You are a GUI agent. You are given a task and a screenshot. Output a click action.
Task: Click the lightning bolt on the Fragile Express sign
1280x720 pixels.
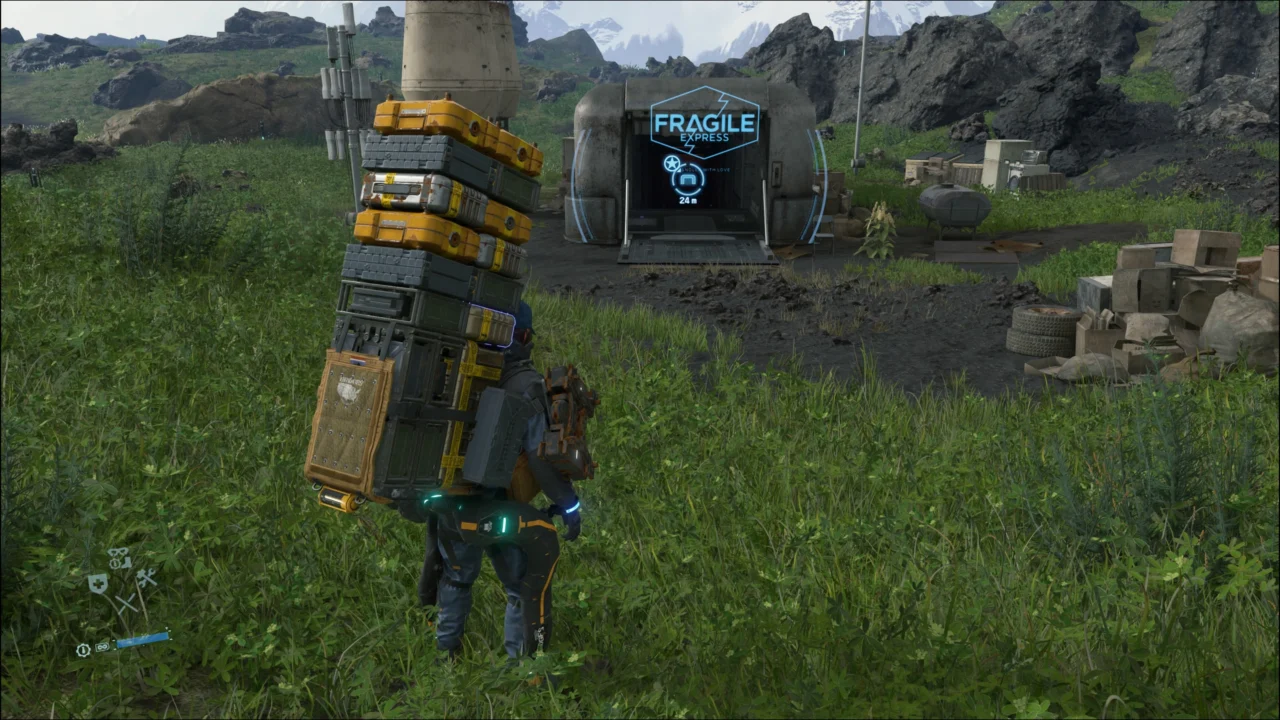721,100
